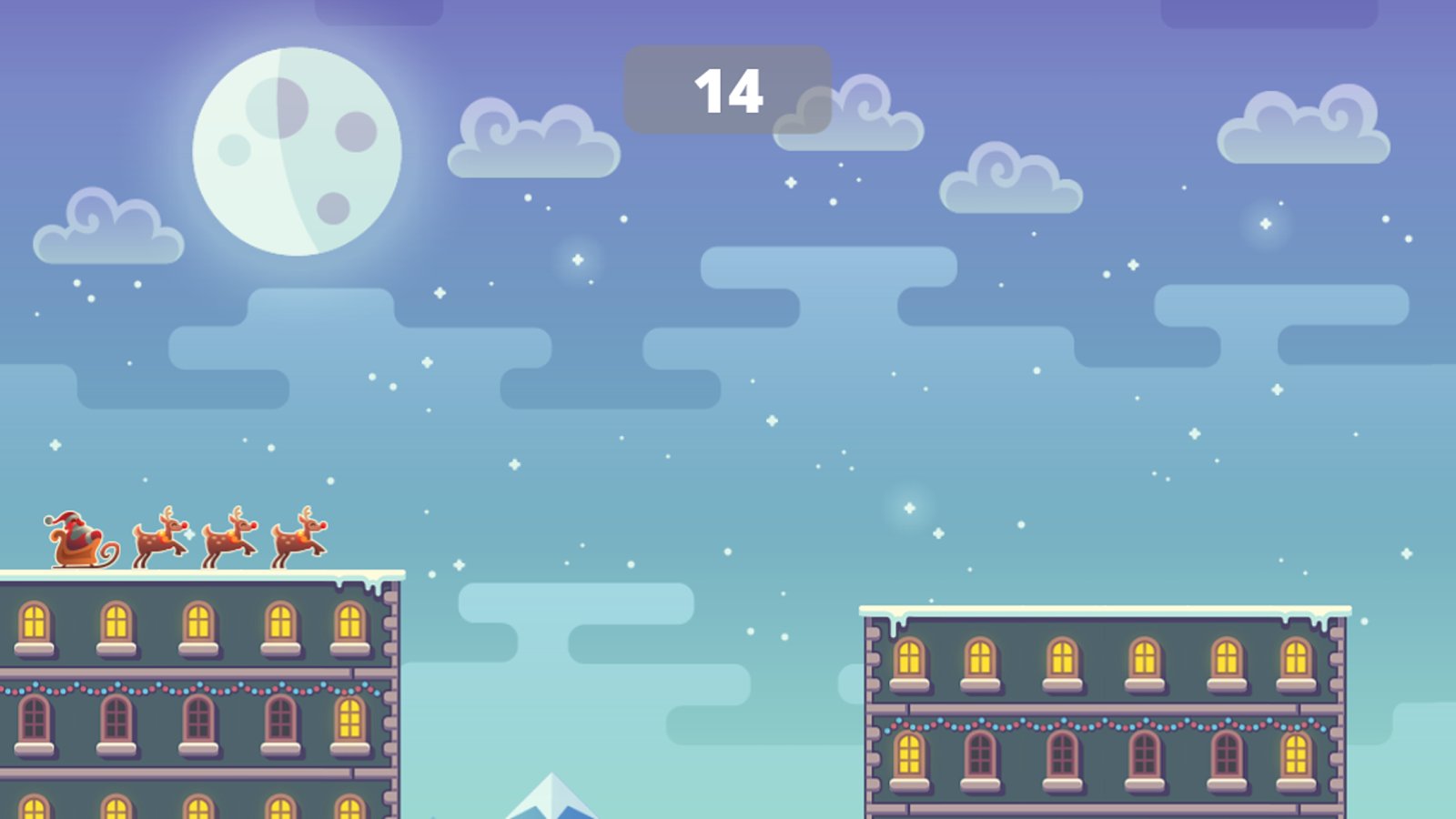Click the score counter showing 14
This screenshot has height=819, width=1456.
coord(728,91)
